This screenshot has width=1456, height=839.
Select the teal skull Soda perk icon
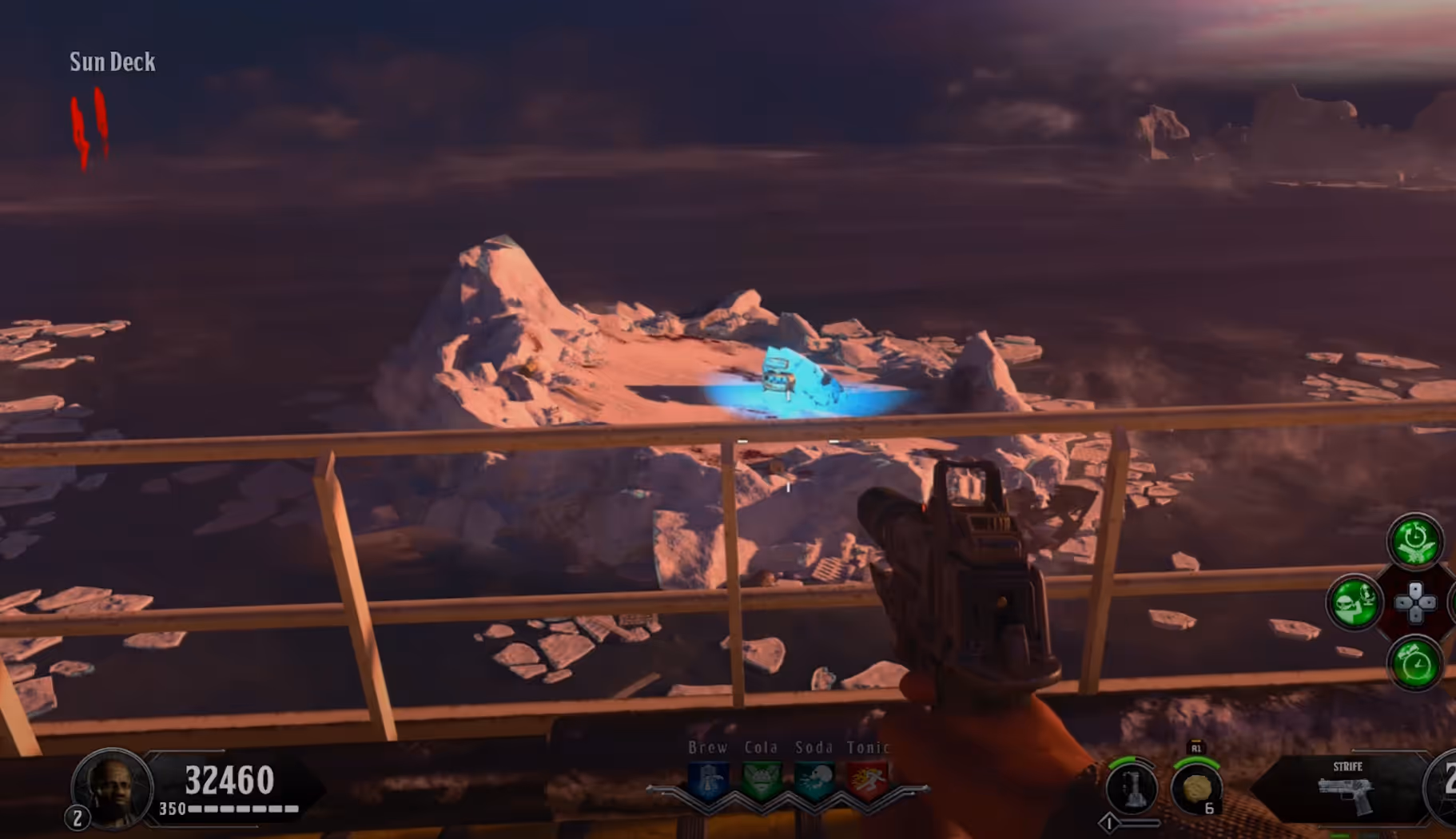coord(814,781)
